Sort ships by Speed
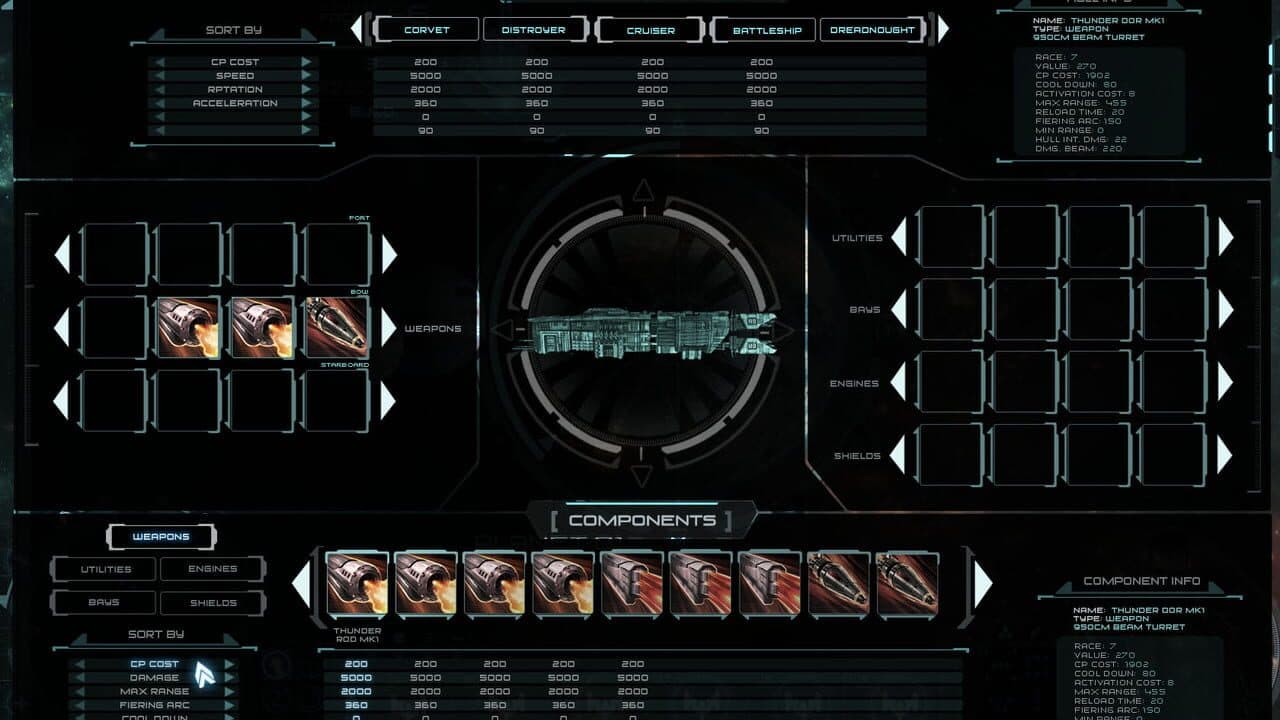The height and width of the screenshot is (720, 1280). tap(234, 76)
